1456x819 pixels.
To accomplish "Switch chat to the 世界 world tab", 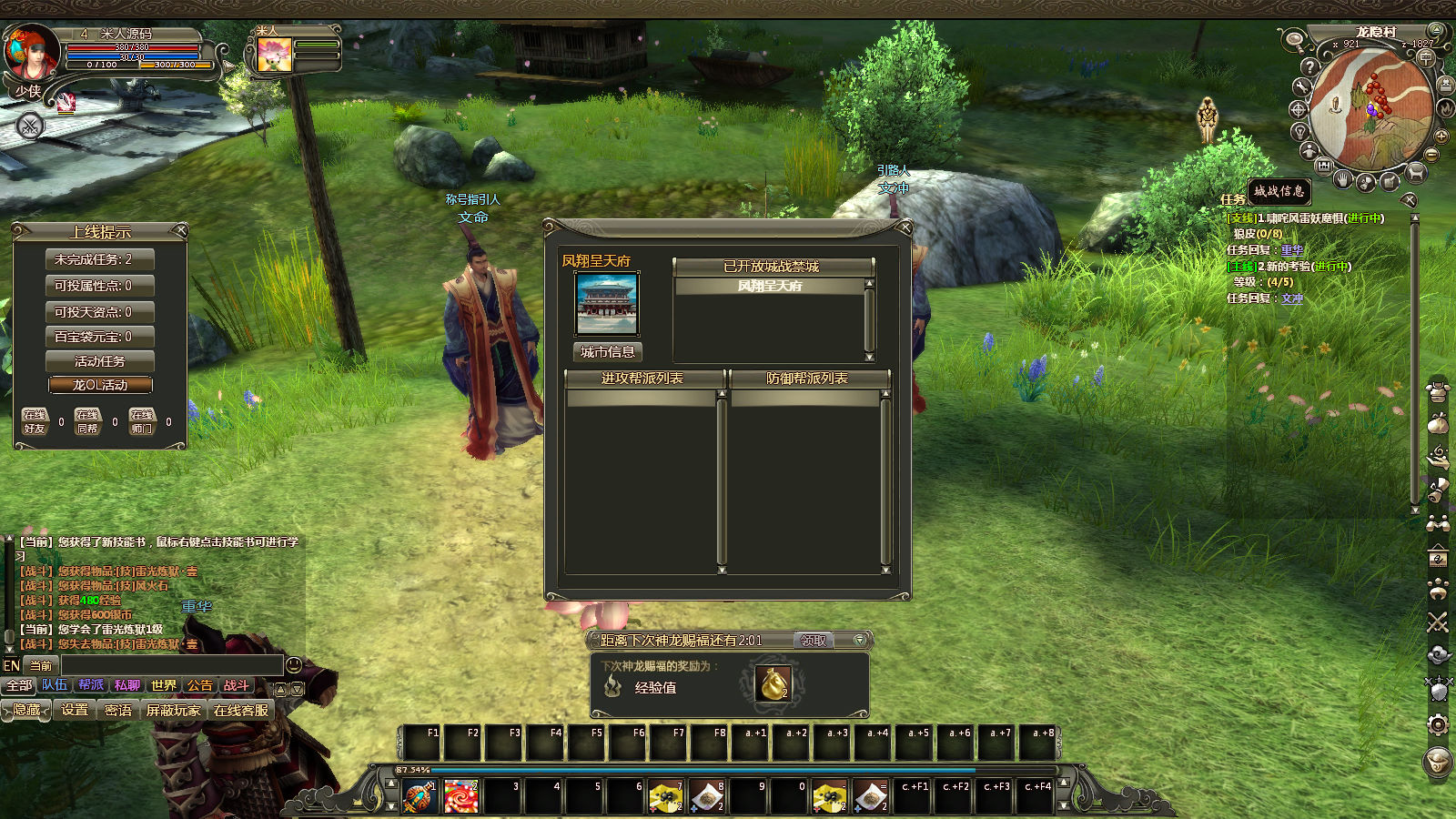I will (x=164, y=685).
